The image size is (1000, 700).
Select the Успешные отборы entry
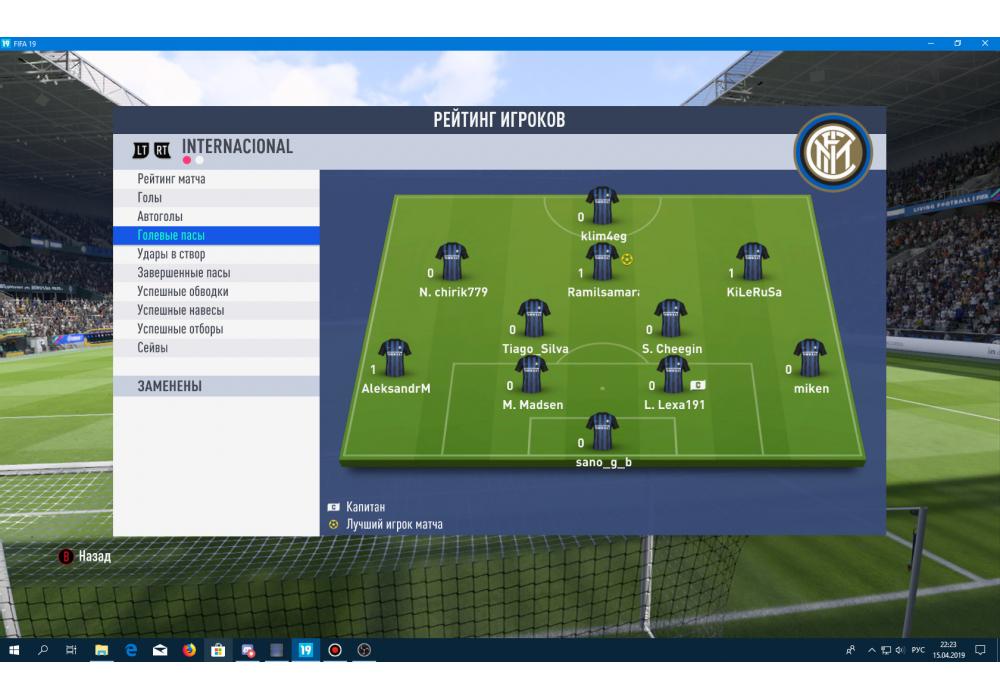click(180, 329)
